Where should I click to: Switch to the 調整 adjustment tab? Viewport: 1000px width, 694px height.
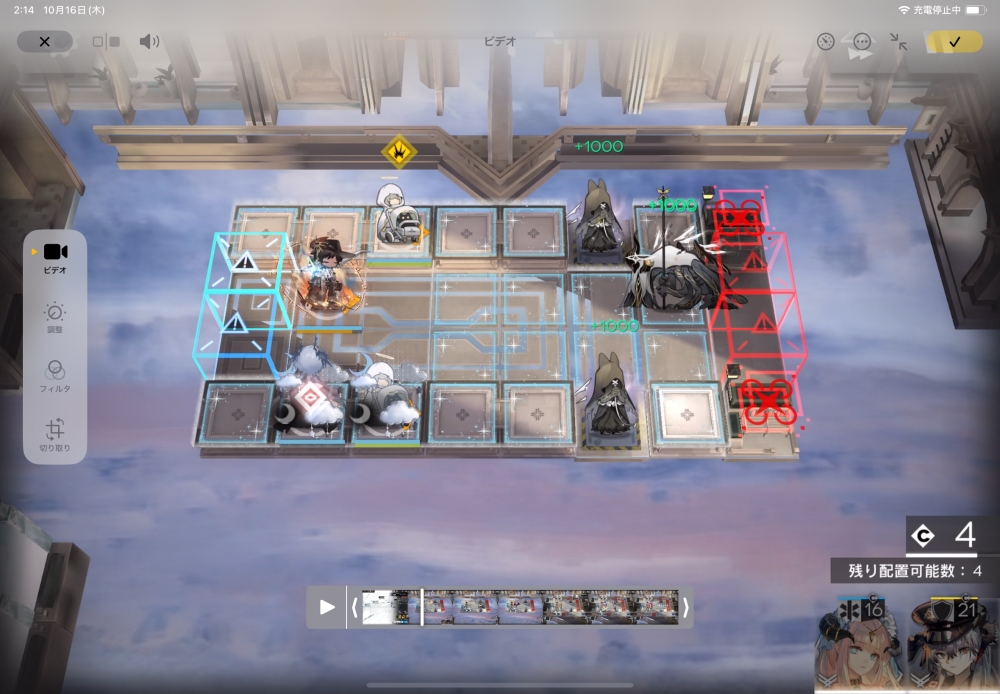(x=55, y=318)
